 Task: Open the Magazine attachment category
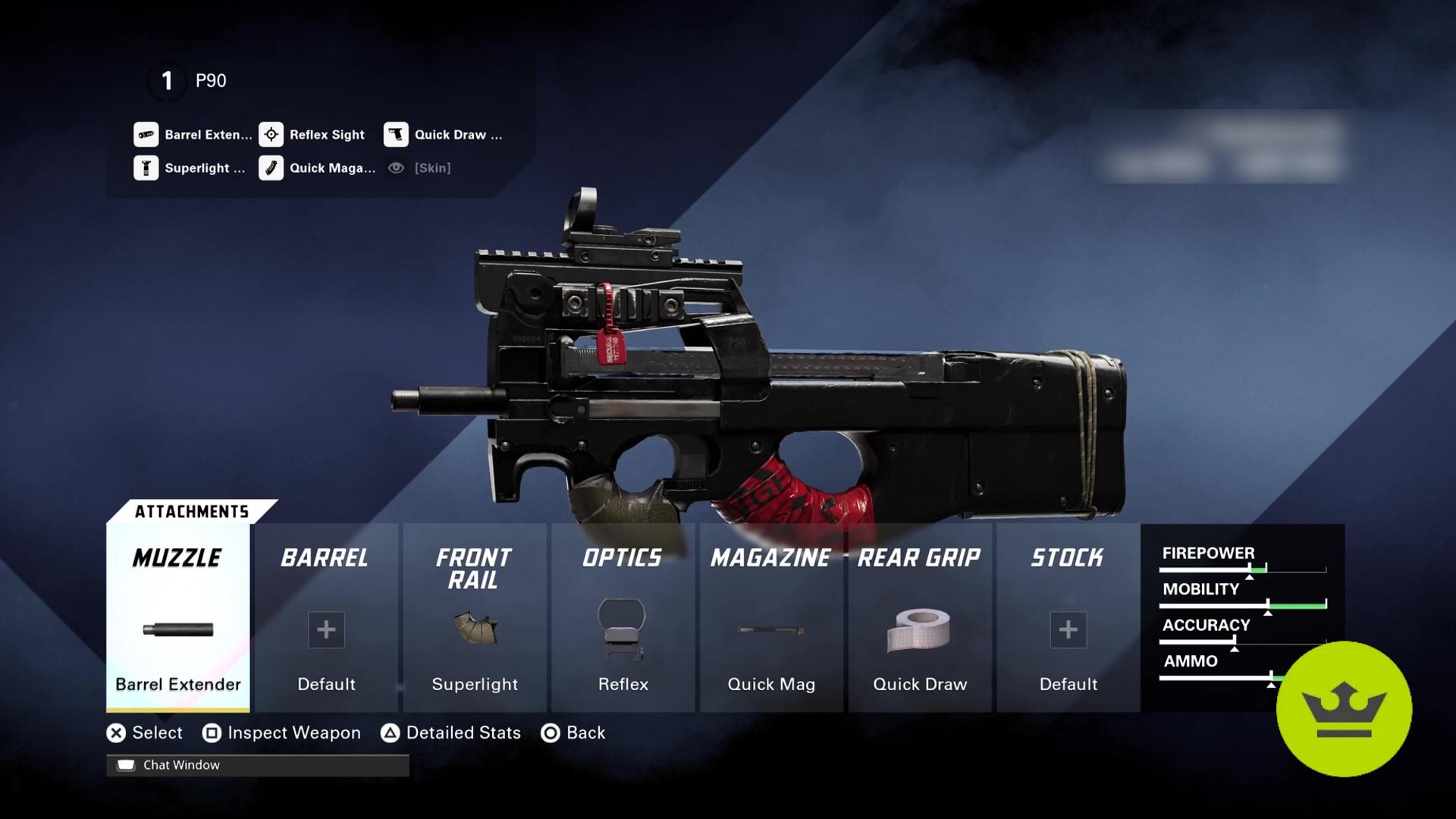770,559
